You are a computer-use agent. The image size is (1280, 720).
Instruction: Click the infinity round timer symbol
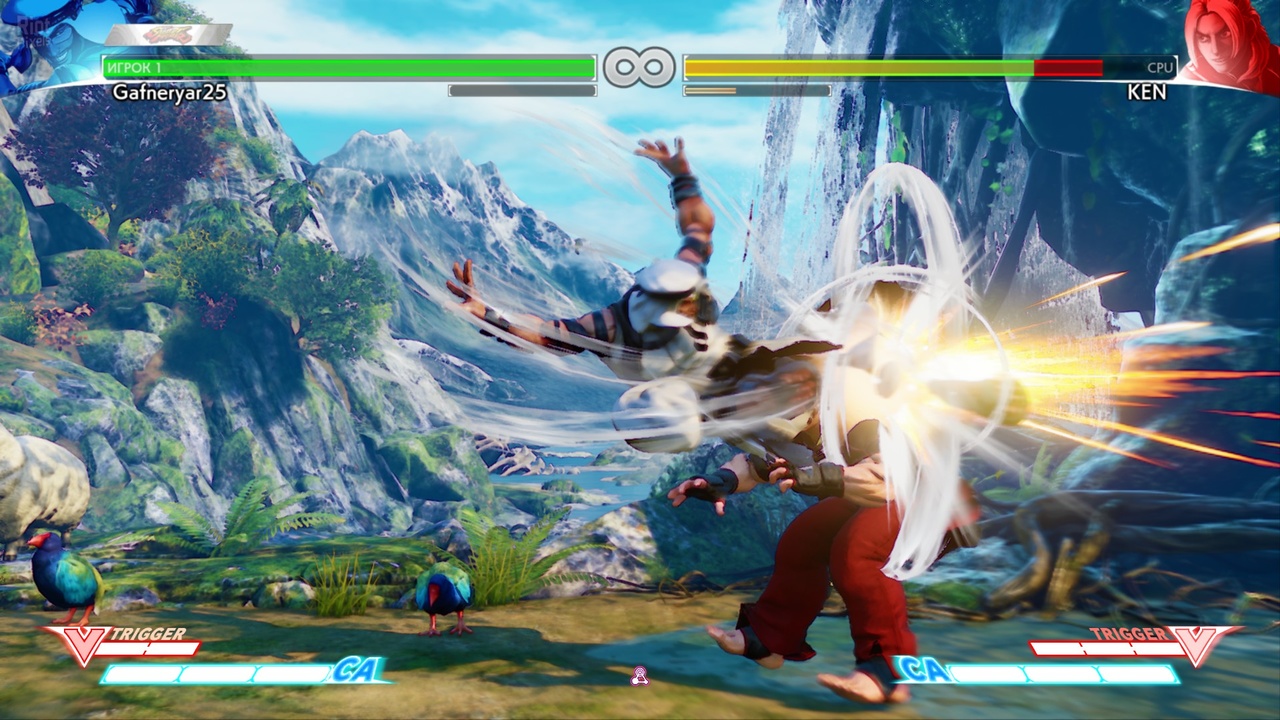641,65
